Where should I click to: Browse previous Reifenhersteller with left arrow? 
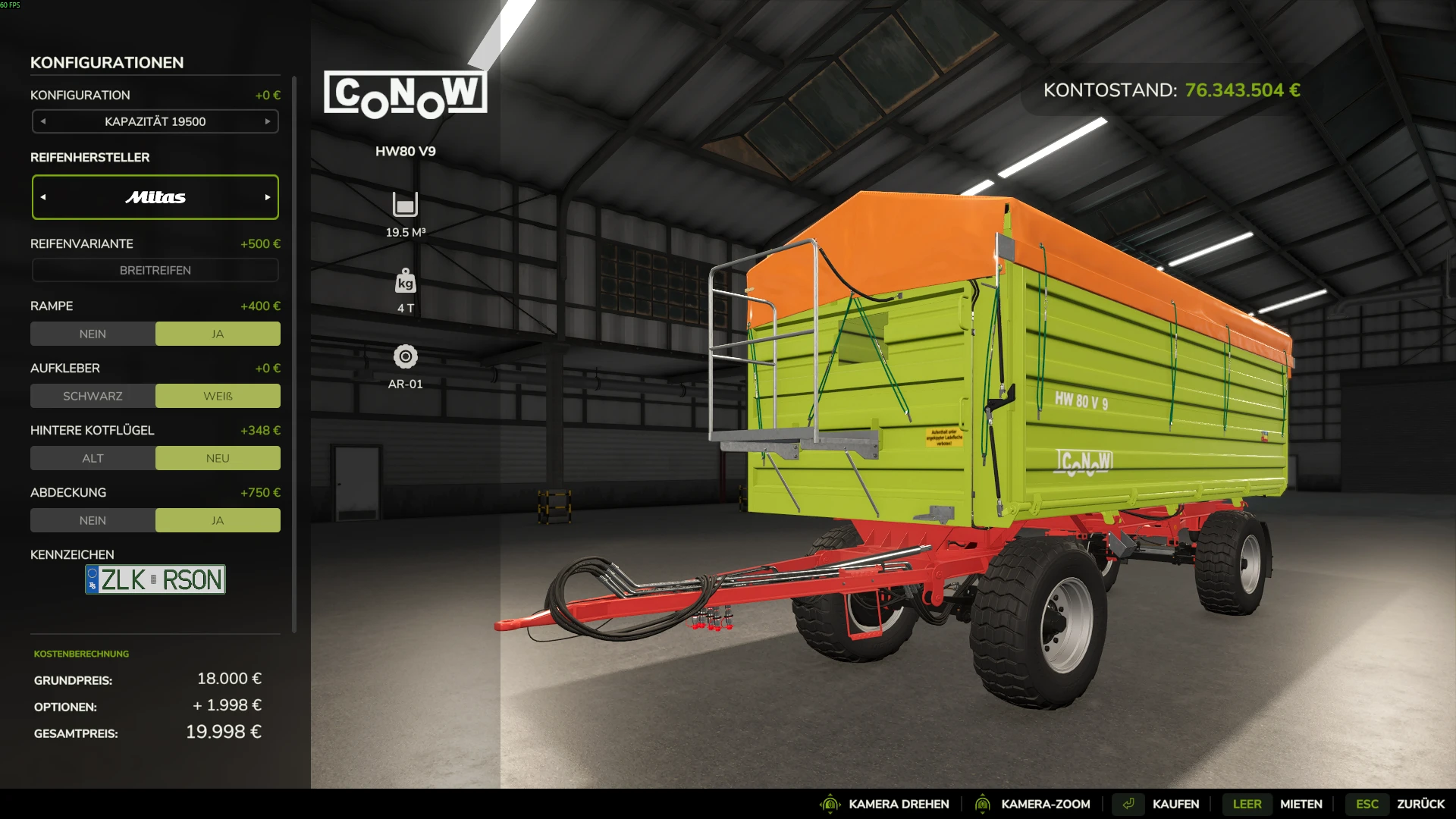(44, 196)
